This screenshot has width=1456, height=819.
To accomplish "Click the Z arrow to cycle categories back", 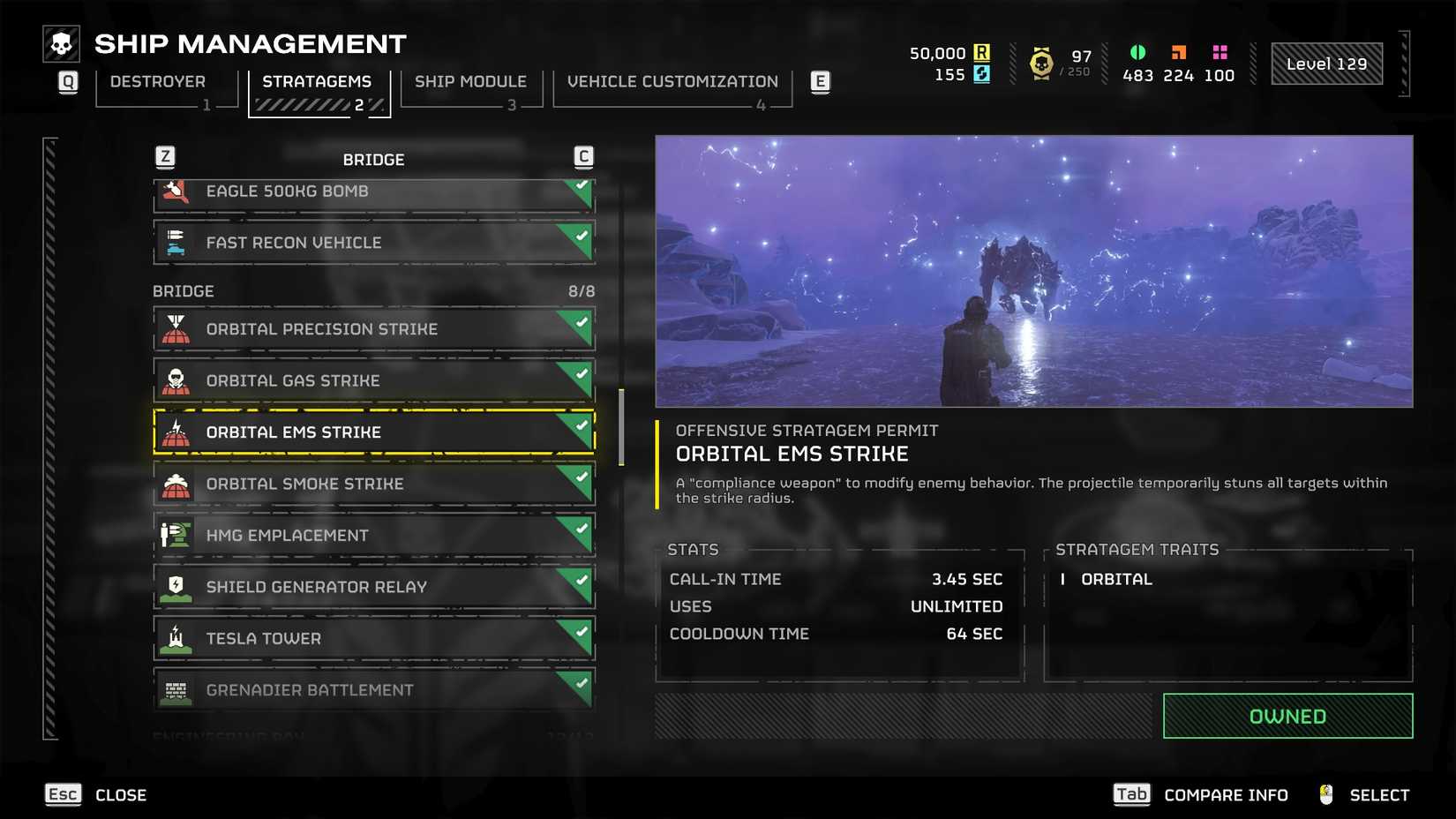I will [168, 156].
